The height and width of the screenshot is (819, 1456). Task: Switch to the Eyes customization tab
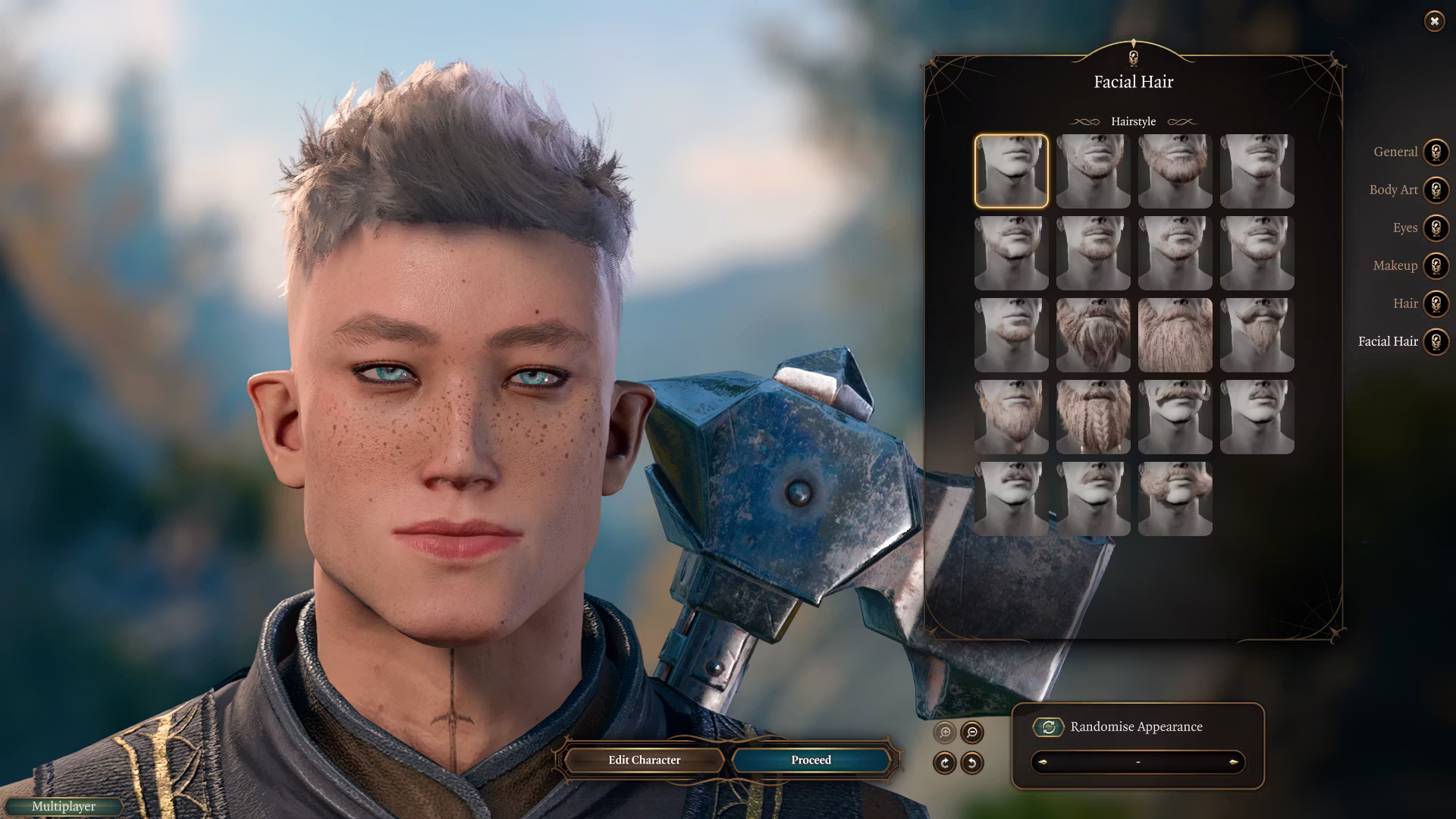[1404, 228]
